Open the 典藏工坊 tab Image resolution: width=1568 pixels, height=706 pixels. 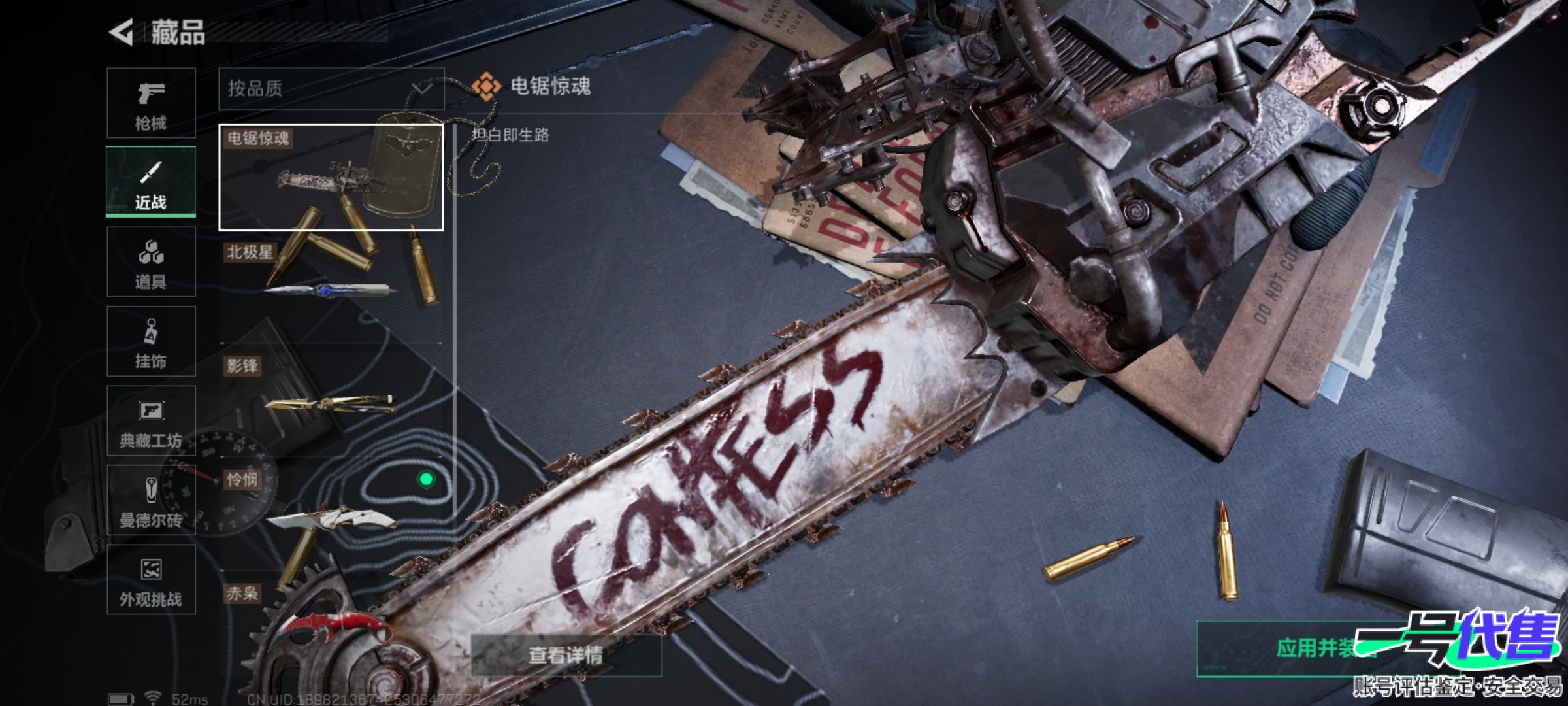pyautogui.click(x=151, y=421)
